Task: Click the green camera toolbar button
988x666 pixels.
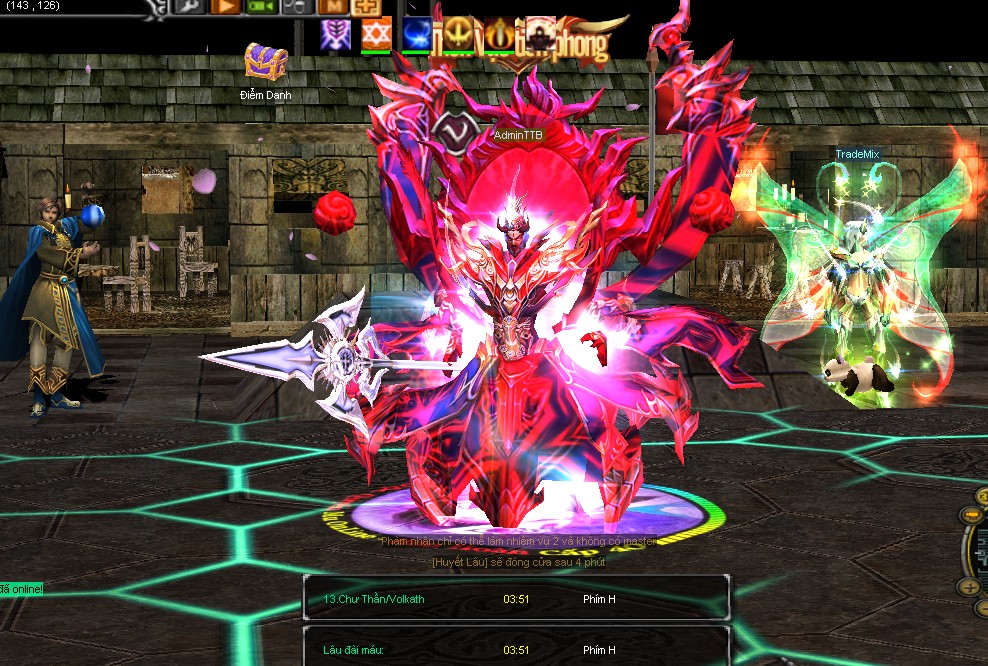Action: [261, 6]
